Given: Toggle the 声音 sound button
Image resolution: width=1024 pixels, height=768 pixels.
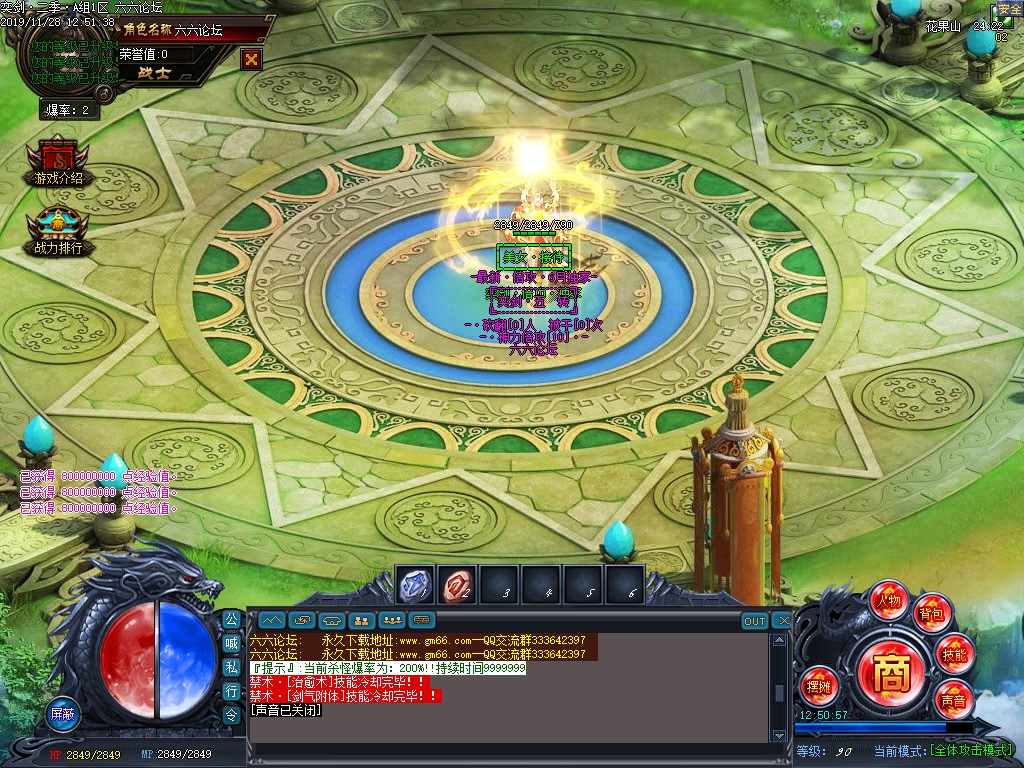Looking at the screenshot, I should point(952,700).
